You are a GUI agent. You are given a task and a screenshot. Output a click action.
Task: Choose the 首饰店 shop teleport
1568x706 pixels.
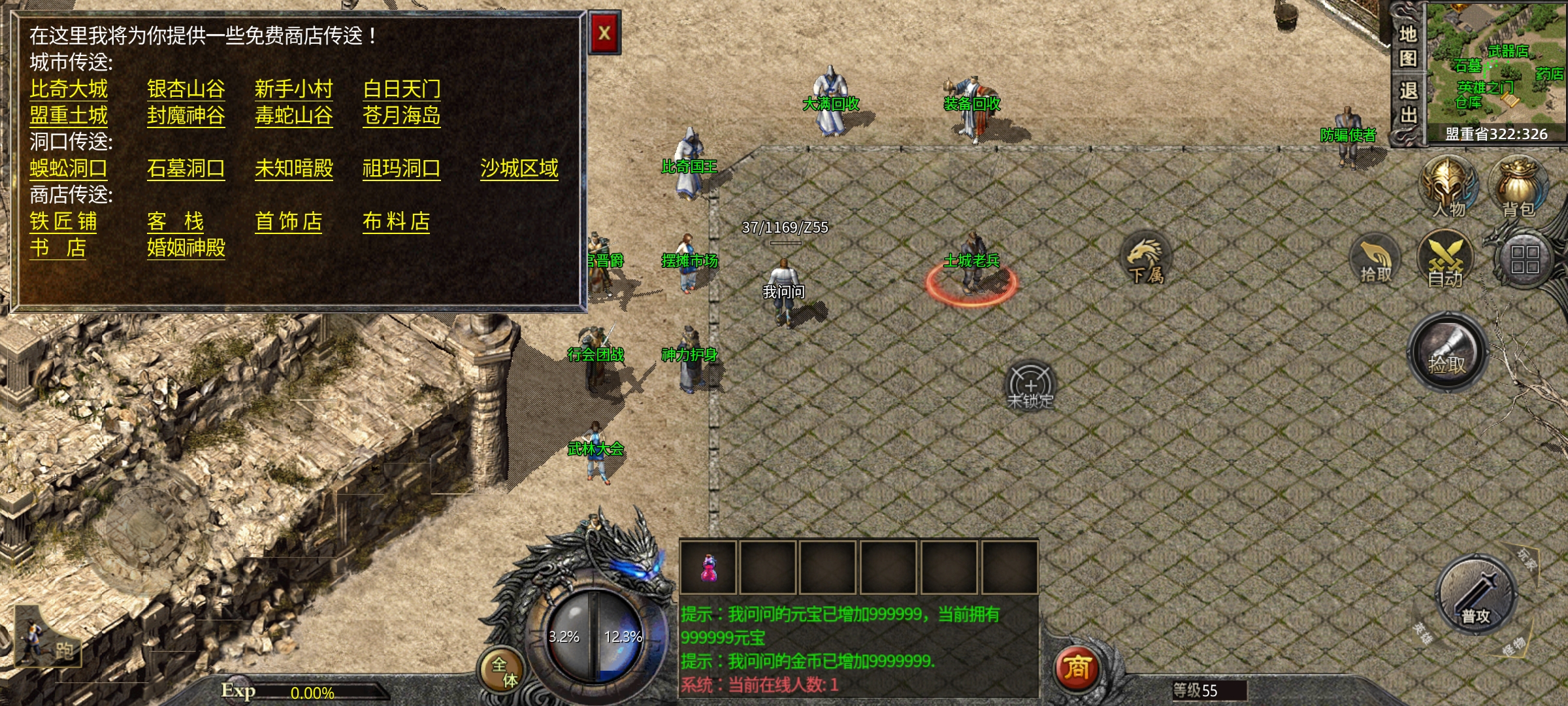(x=288, y=222)
